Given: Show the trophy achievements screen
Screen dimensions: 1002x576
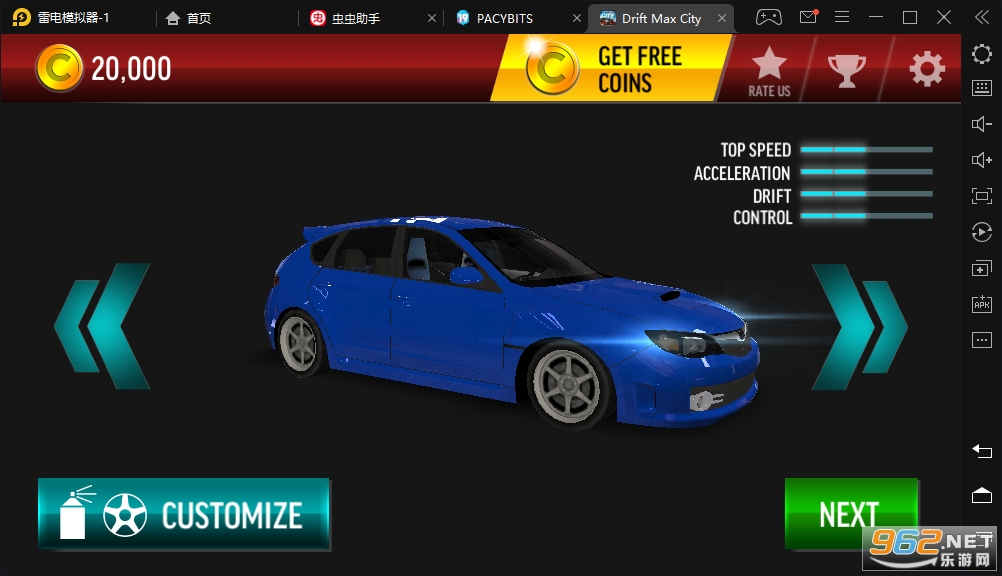Looking at the screenshot, I should [x=846, y=69].
